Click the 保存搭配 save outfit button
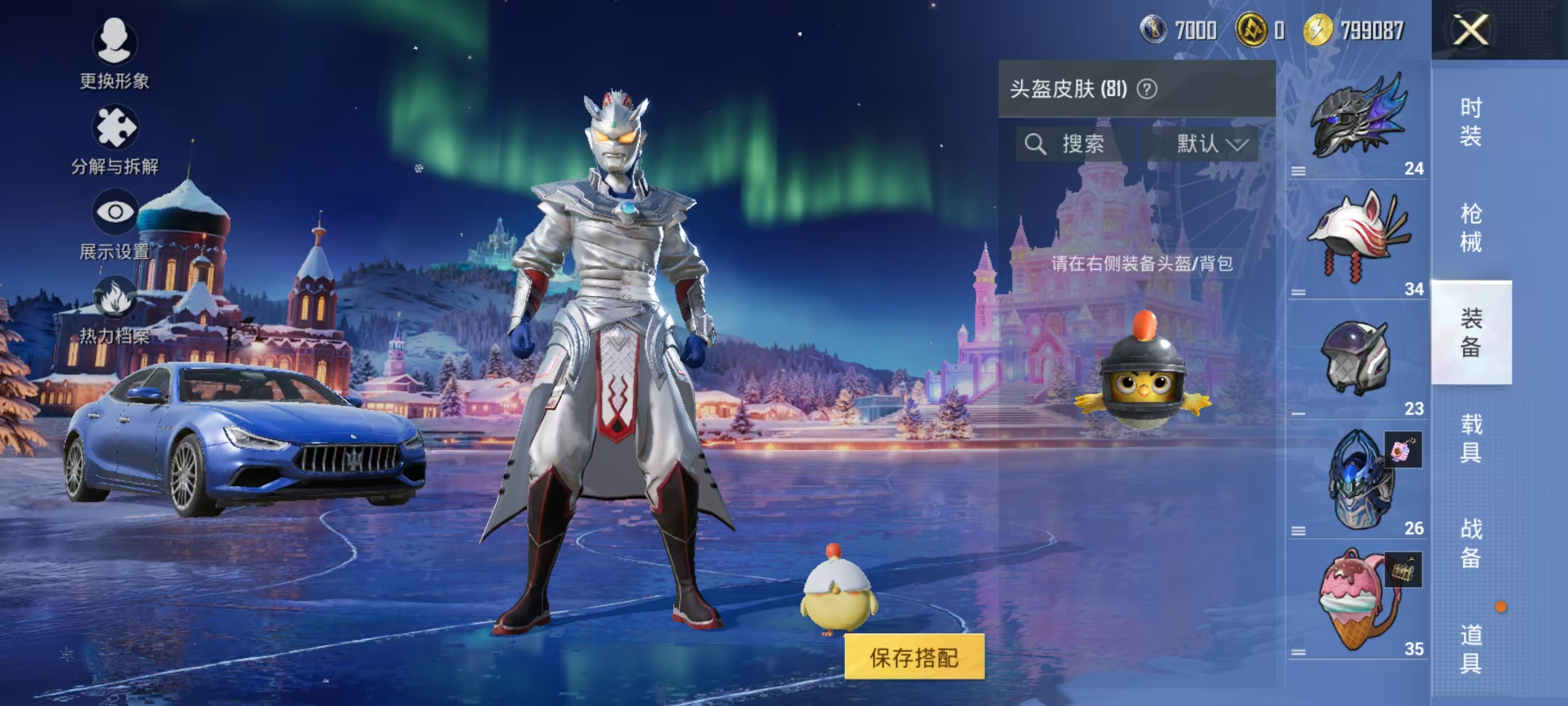Screen dimensions: 1568x706 click(x=914, y=657)
